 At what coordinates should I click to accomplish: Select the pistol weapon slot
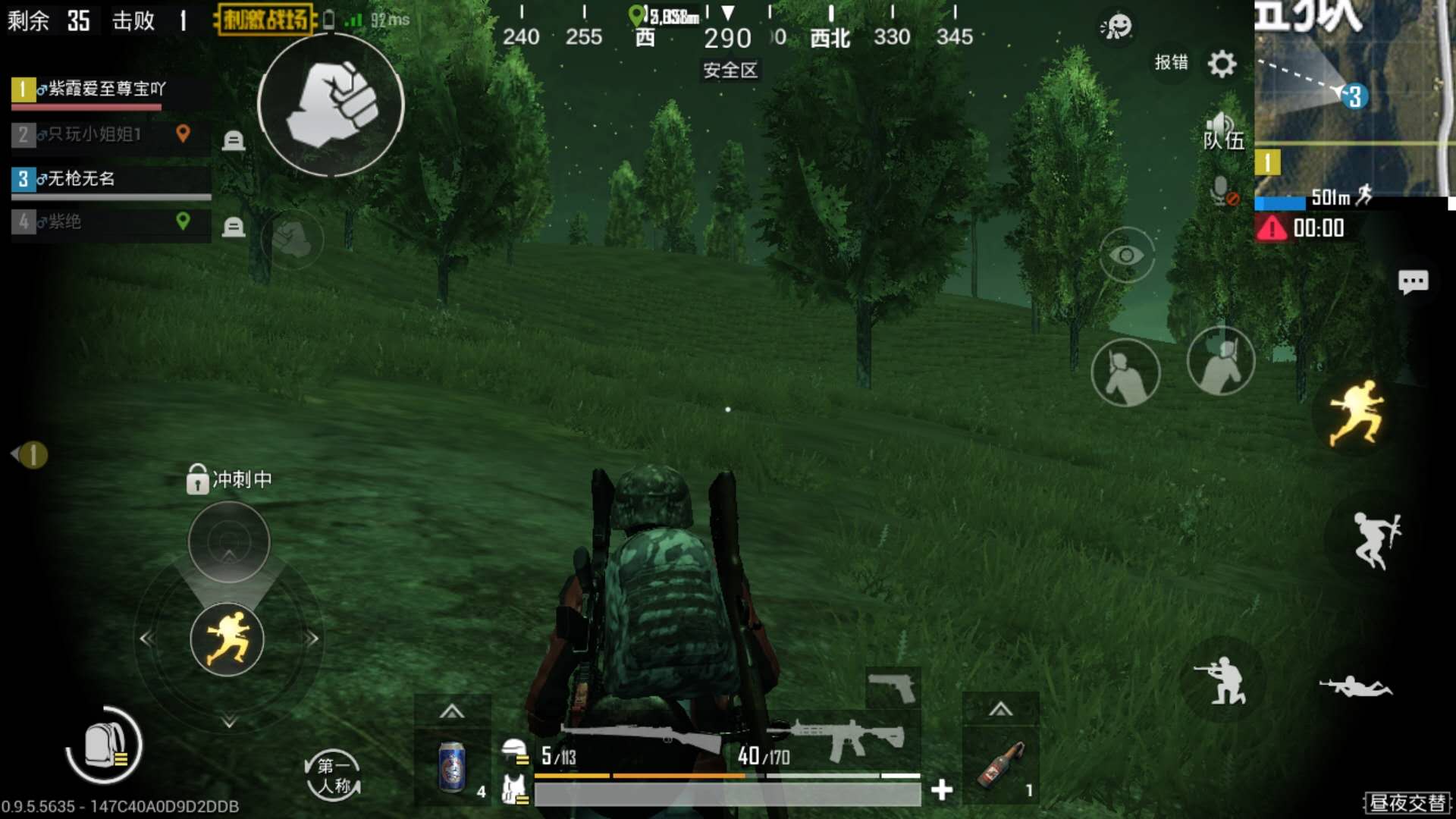click(893, 688)
